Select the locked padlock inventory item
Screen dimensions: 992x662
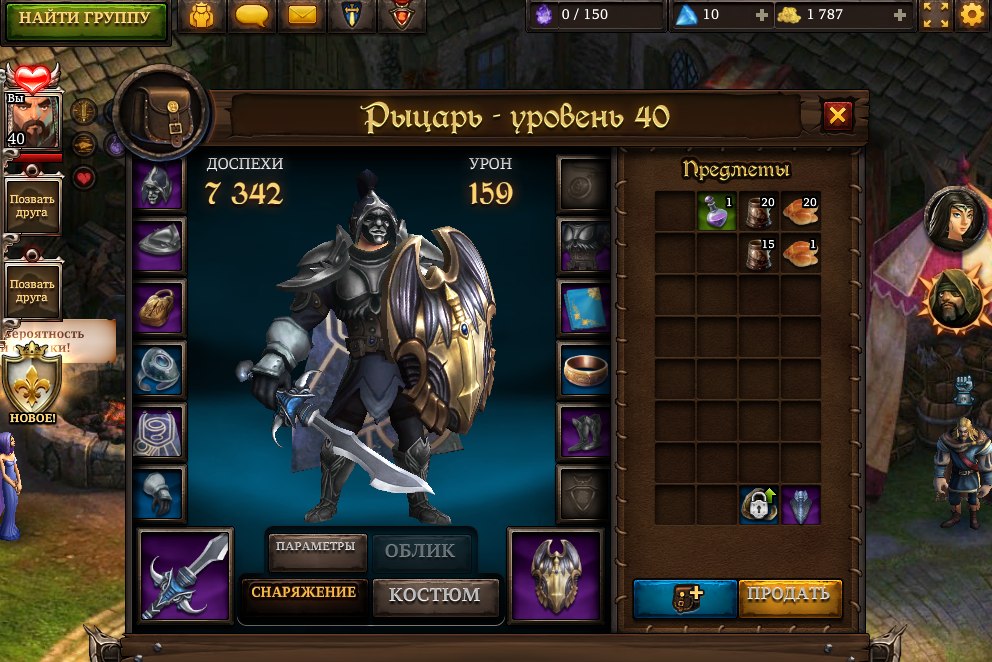click(759, 505)
